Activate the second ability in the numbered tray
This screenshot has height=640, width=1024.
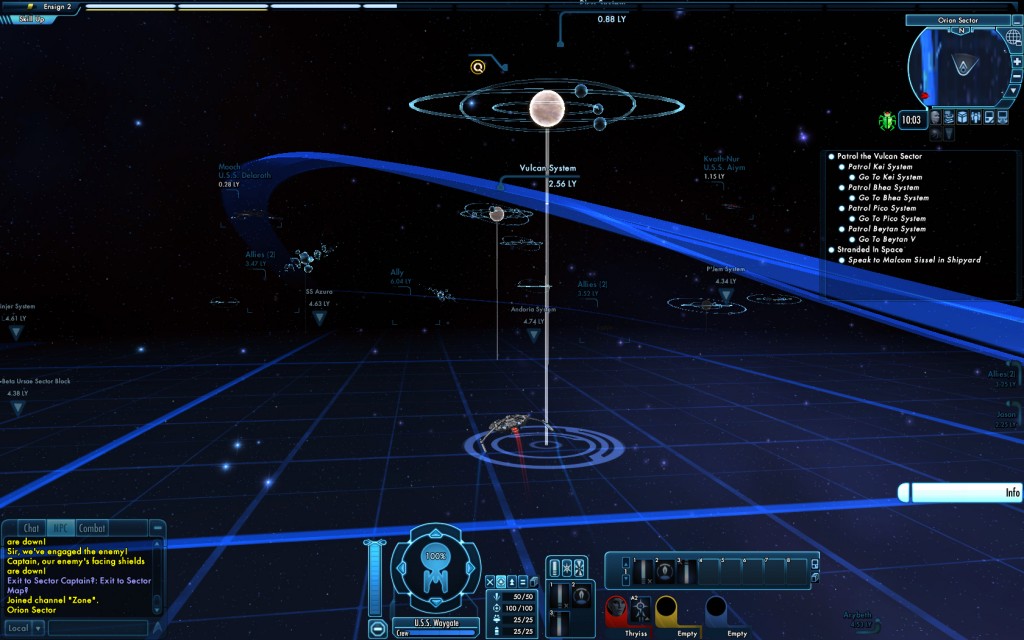(663, 572)
